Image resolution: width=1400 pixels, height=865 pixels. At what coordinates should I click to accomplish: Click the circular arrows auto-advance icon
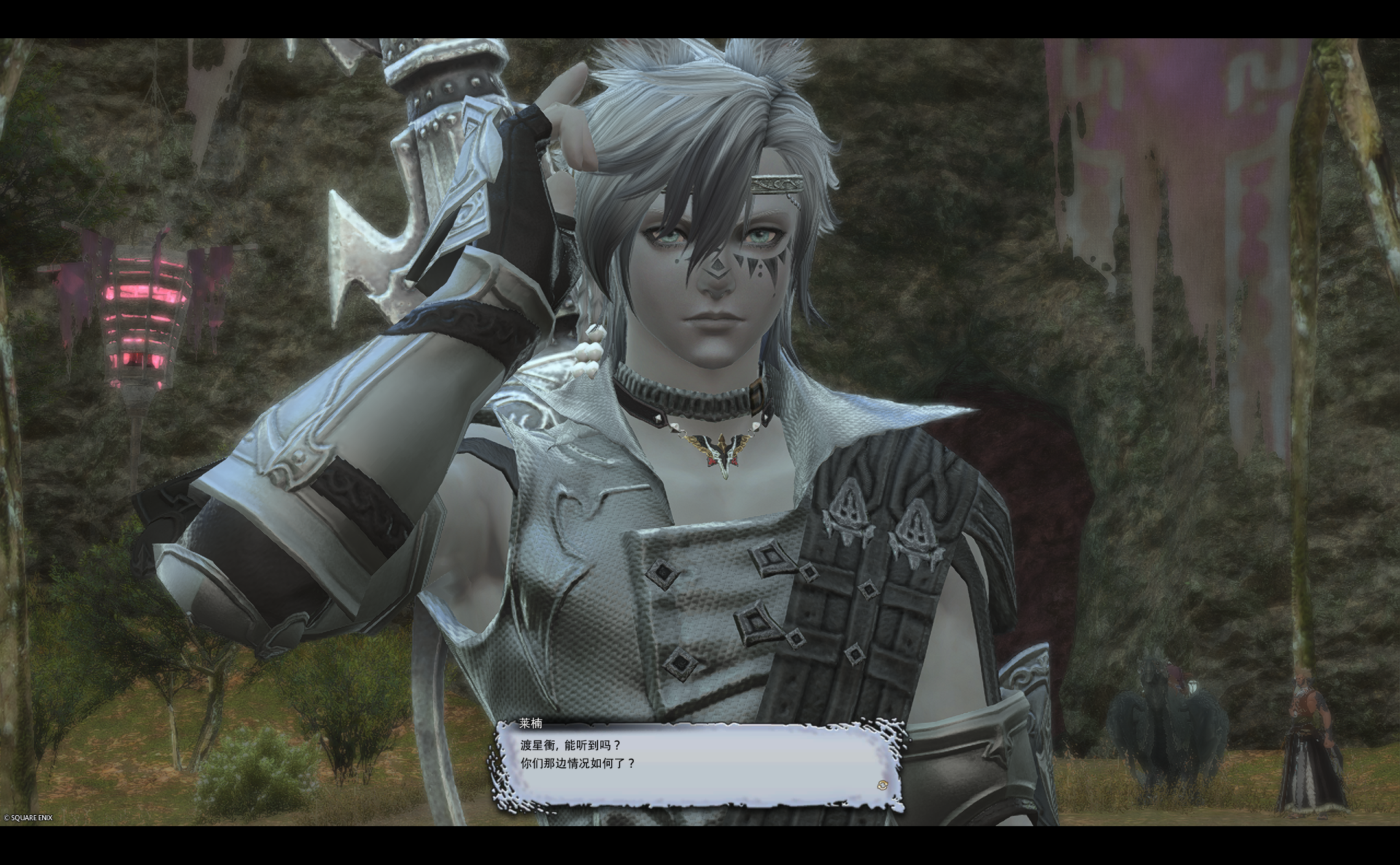[881, 785]
